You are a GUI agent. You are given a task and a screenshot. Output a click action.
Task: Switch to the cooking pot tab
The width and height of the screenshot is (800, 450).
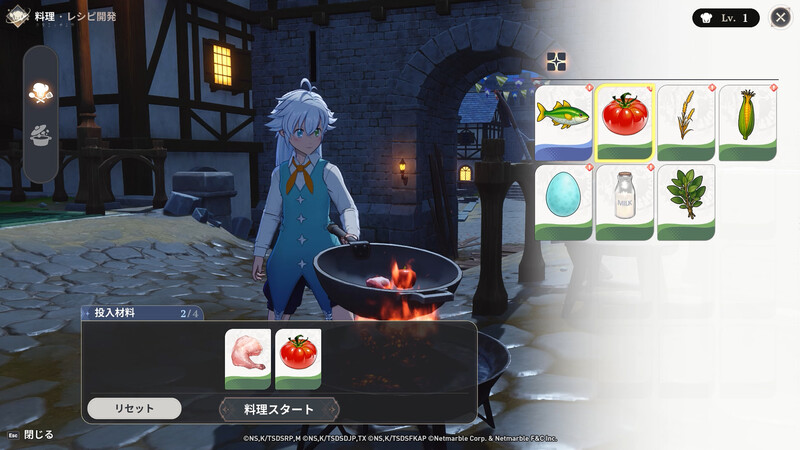(41, 137)
